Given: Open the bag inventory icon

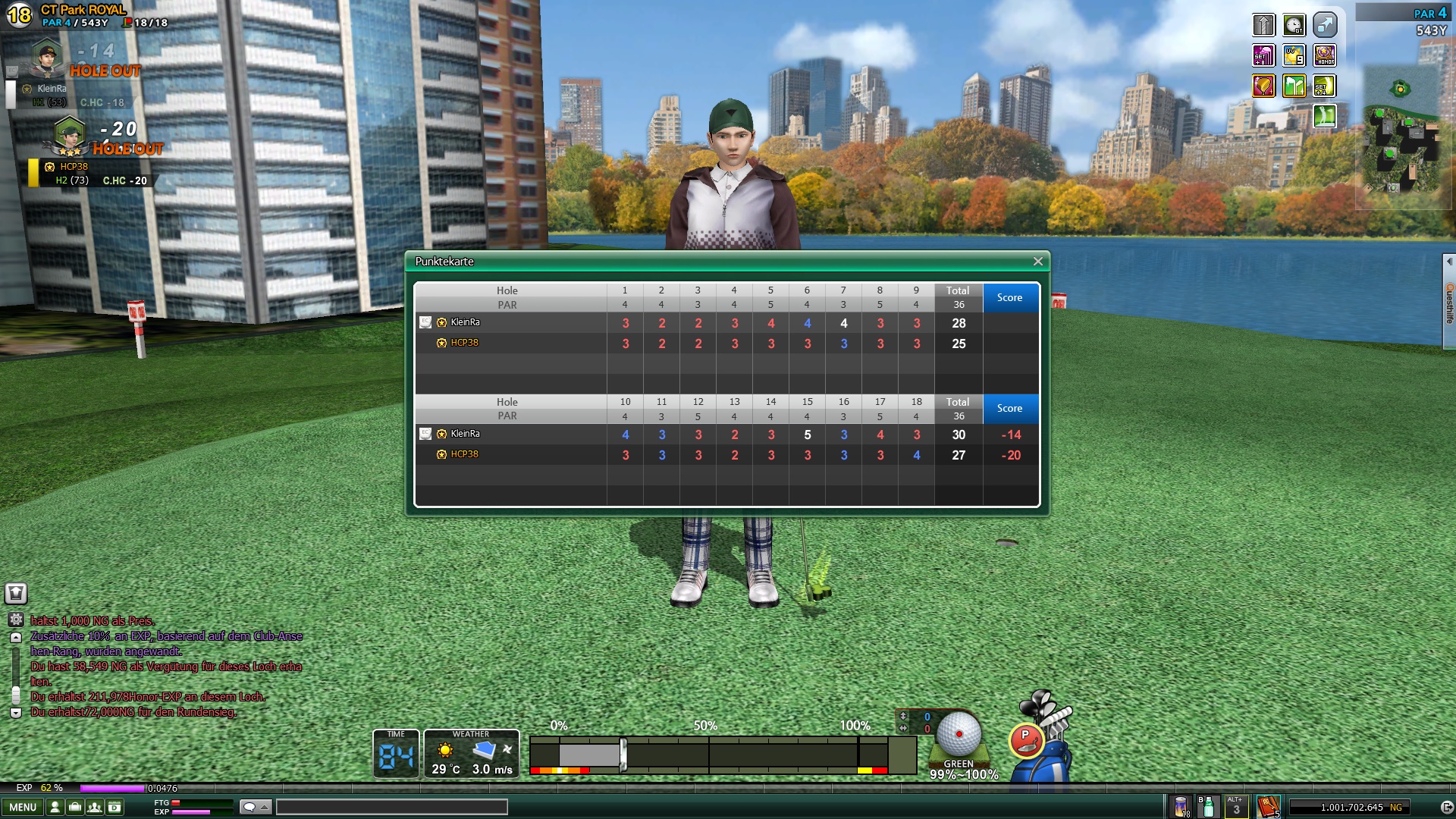Looking at the screenshot, I should [75, 808].
